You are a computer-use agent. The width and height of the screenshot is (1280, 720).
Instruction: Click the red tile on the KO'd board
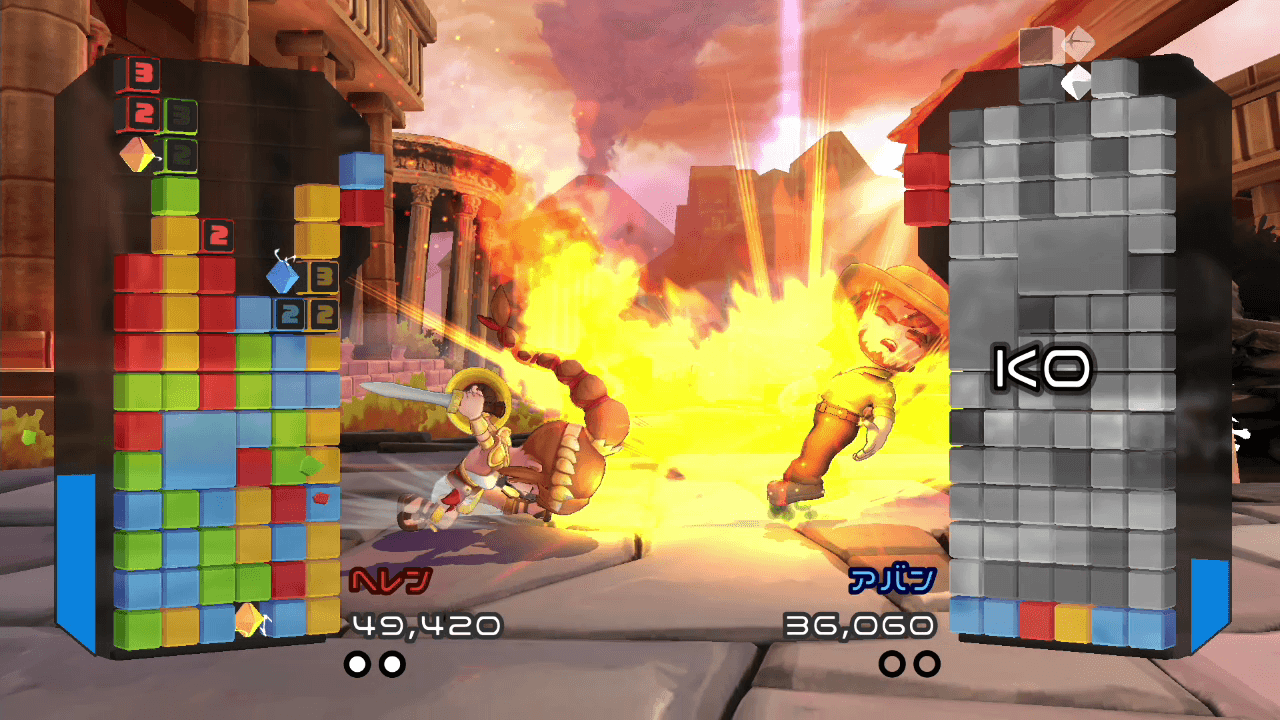coord(1037,620)
